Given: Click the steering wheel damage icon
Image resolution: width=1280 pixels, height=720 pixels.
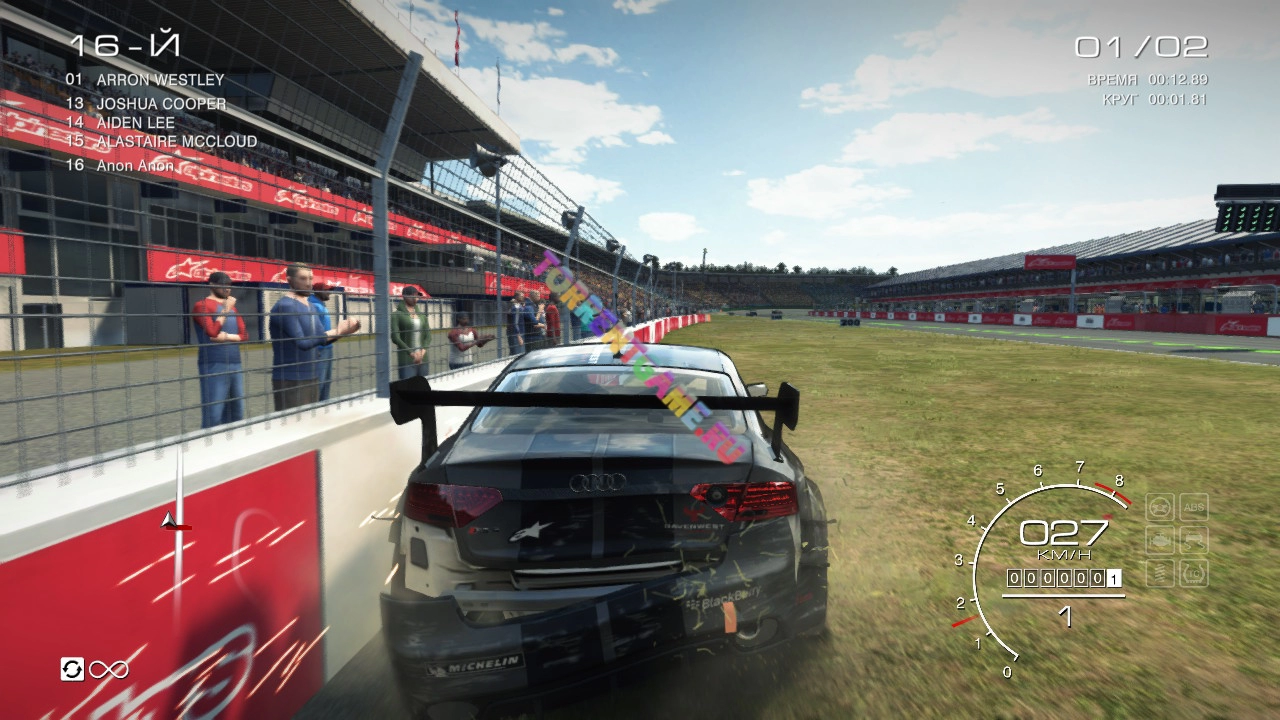Looking at the screenshot, I should [x=1160, y=507].
